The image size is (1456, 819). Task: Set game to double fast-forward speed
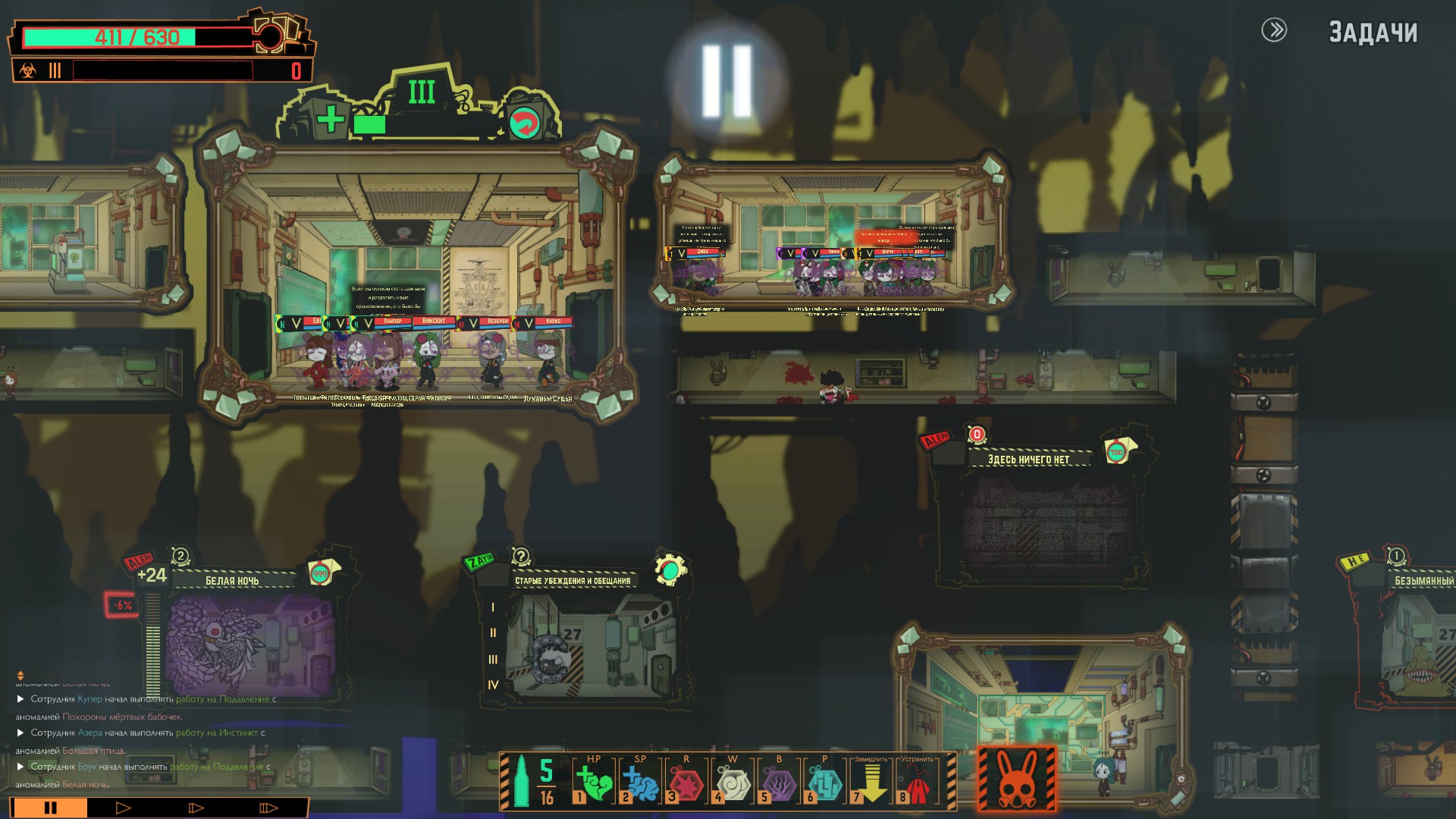click(196, 808)
